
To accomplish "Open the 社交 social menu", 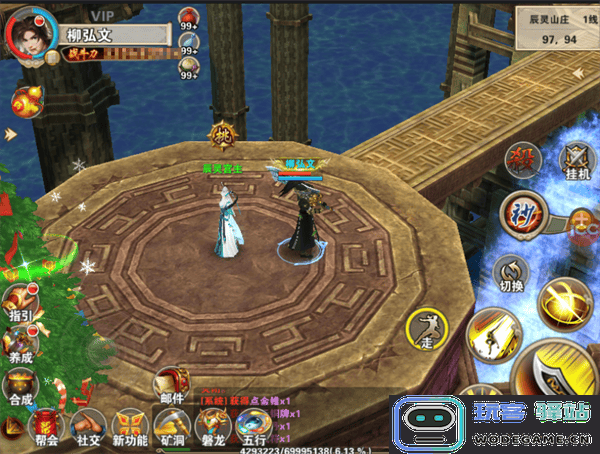I will (88, 428).
